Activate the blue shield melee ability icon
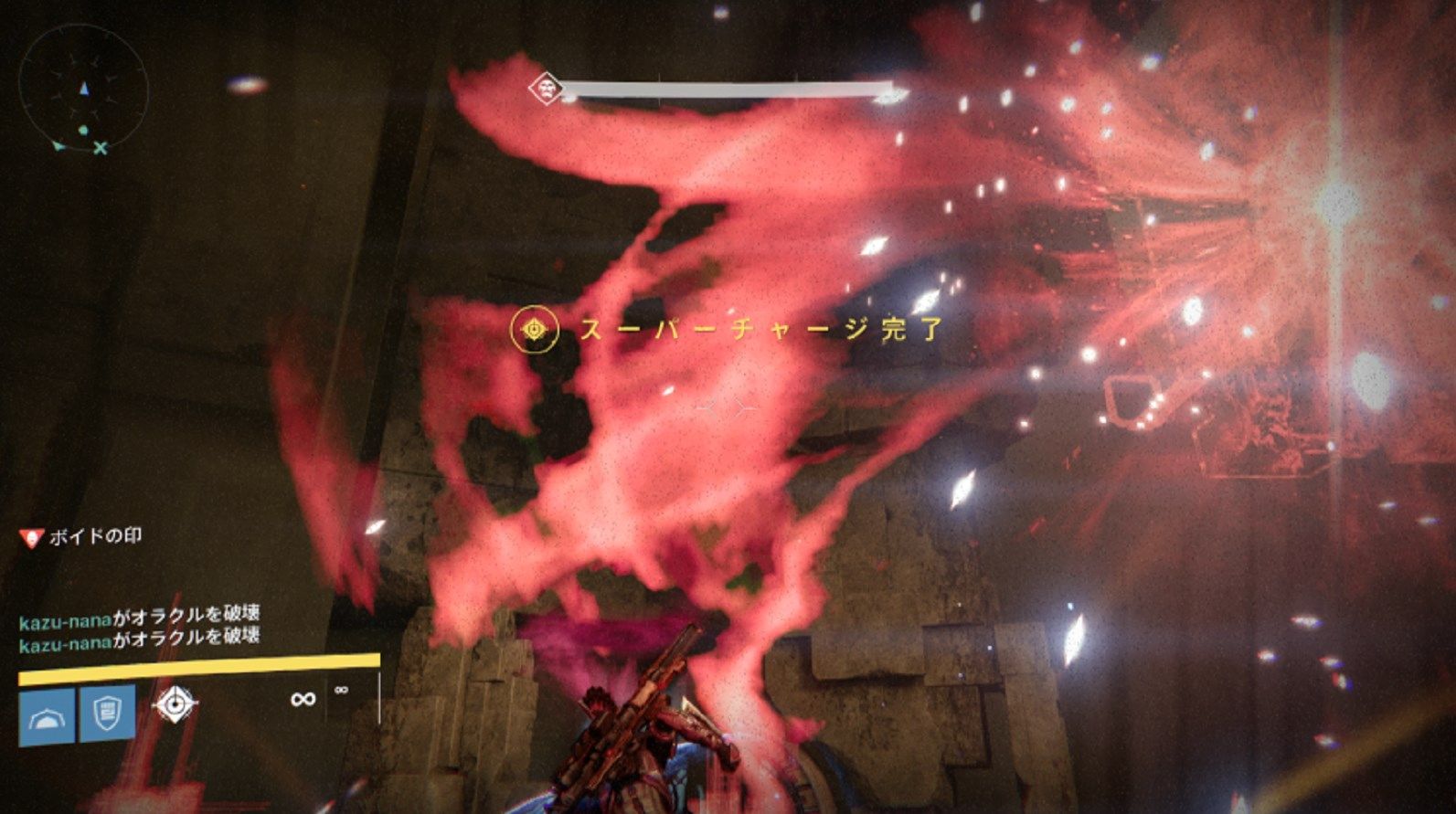 point(107,712)
